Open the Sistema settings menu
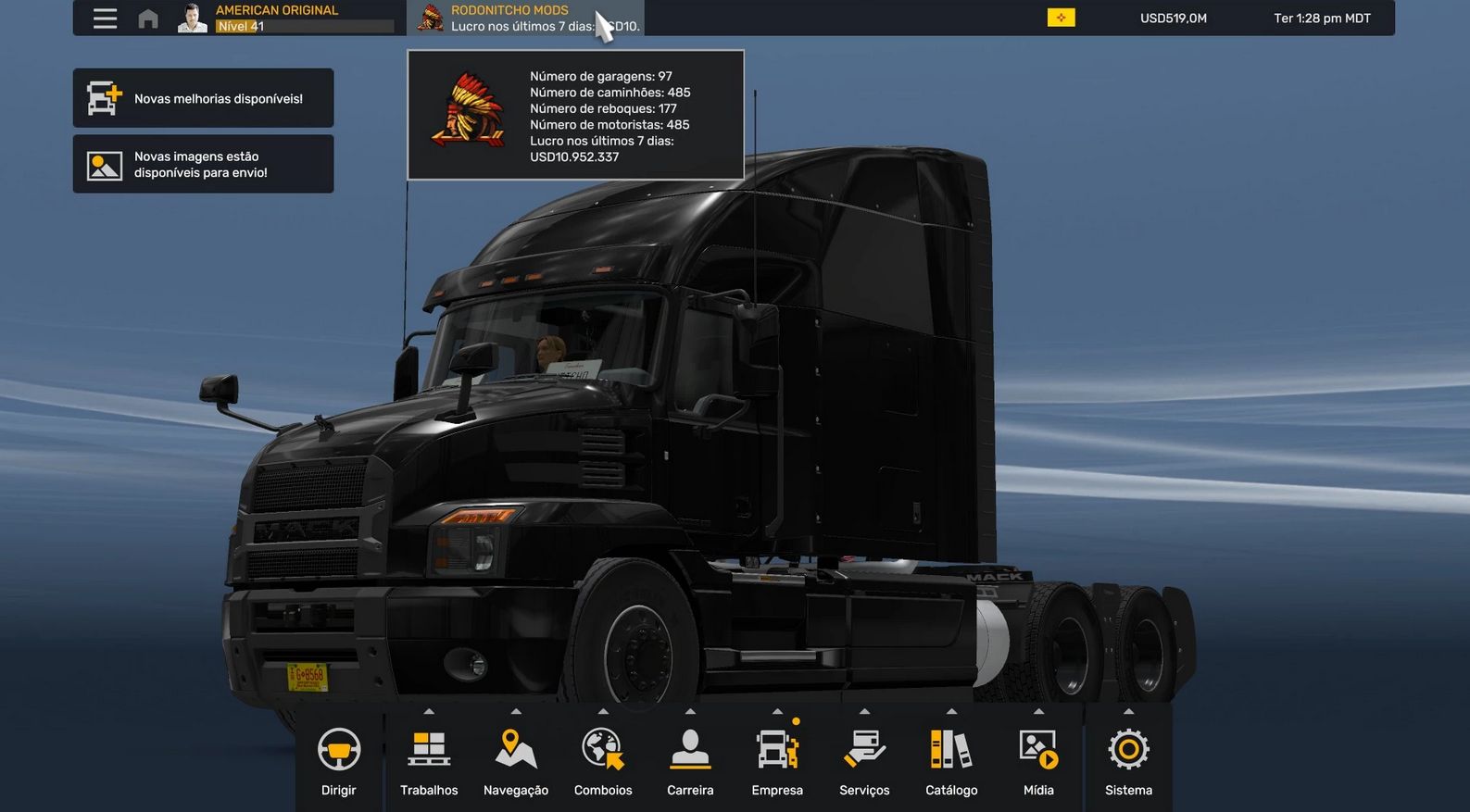Screen dimensions: 1470x812 click(x=1128, y=759)
